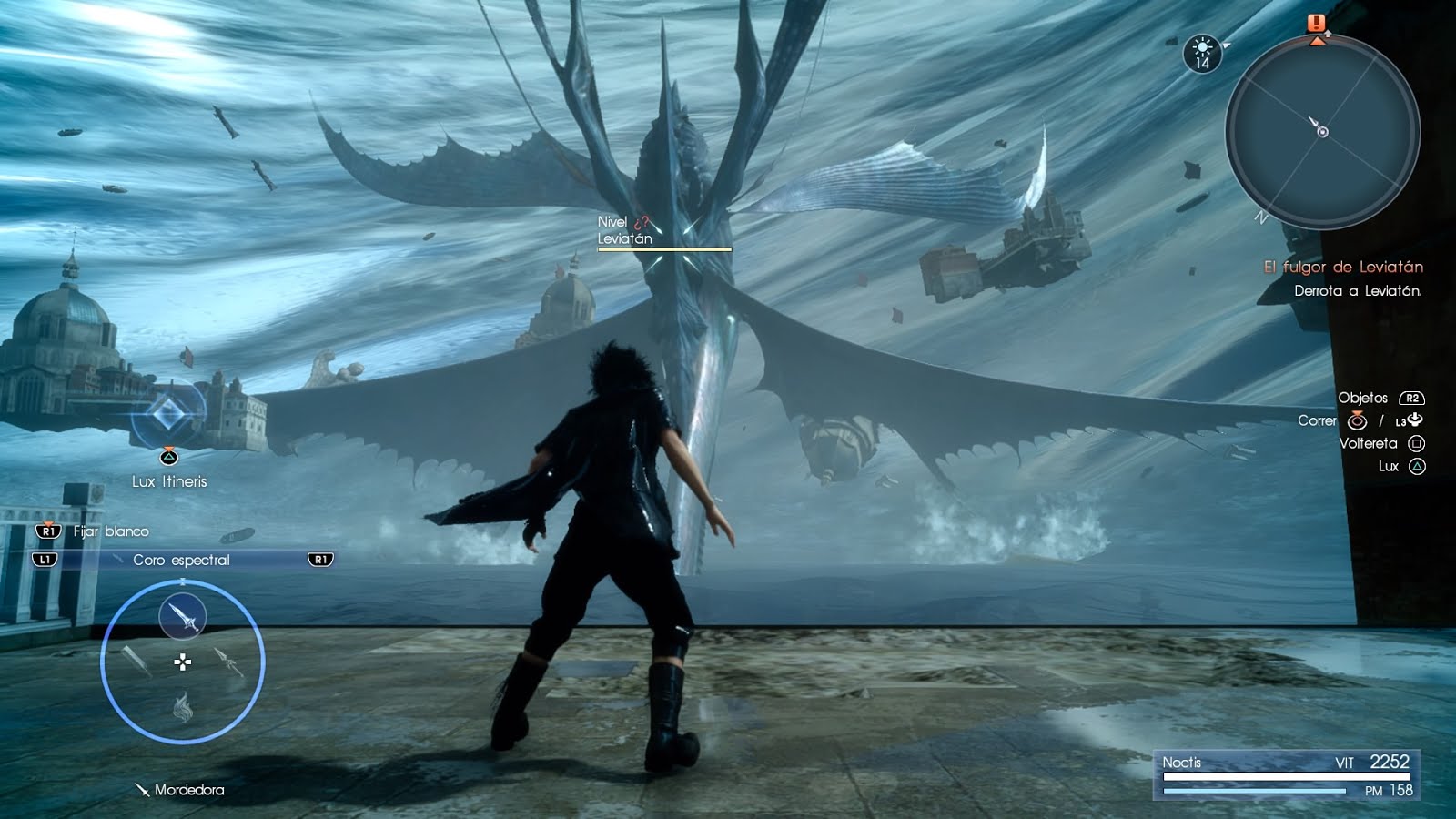Viewport: 1456px width, 819px height.
Task: Click the circular minimap
Action: 1321,132
